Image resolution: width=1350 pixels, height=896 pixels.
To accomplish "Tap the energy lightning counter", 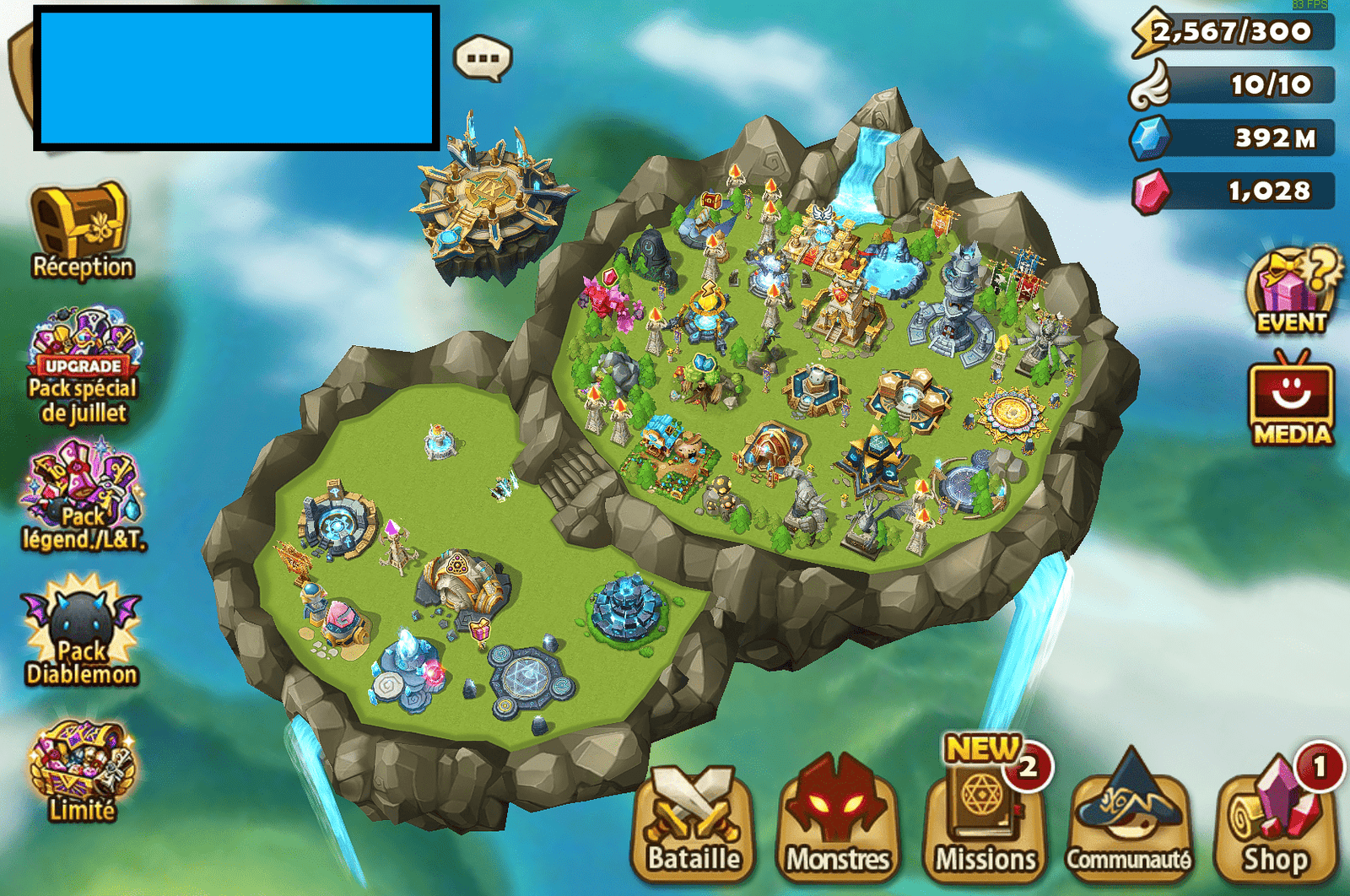I will pos(1233,32).
